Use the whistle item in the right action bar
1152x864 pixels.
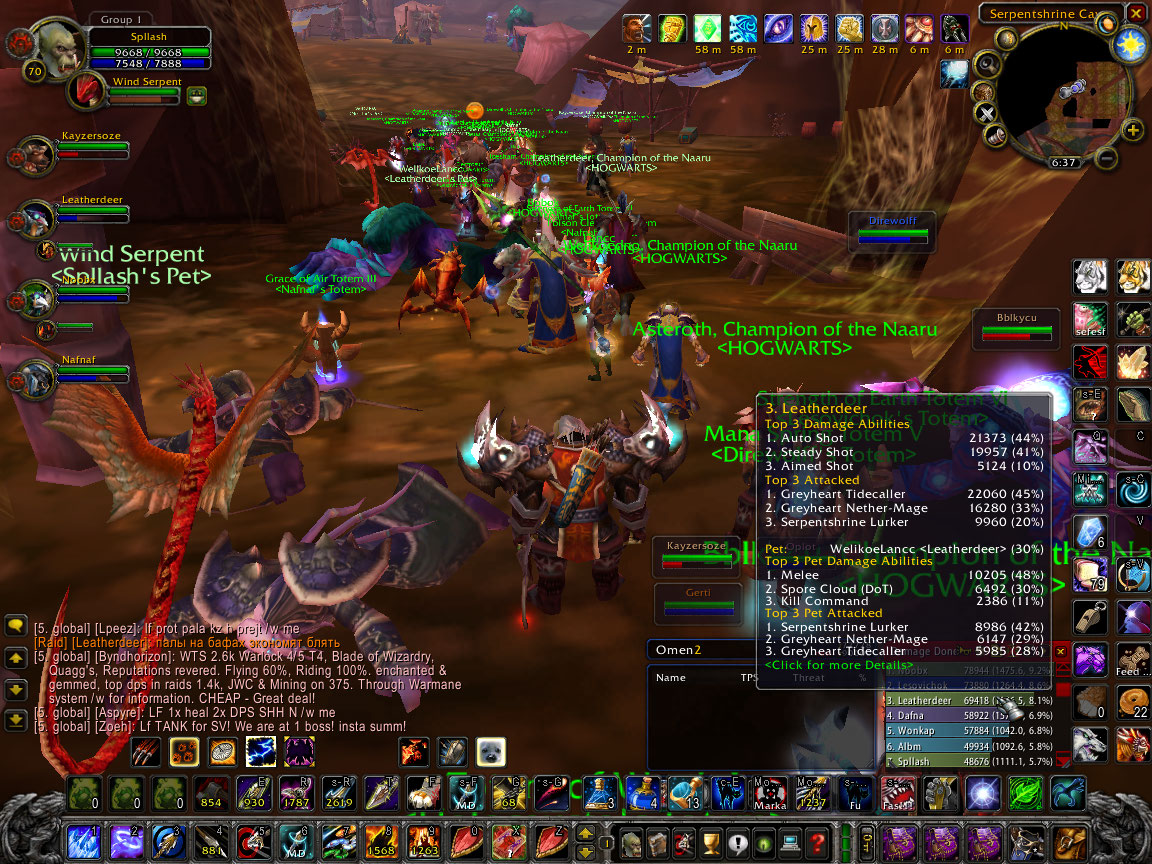(1089, 618)
